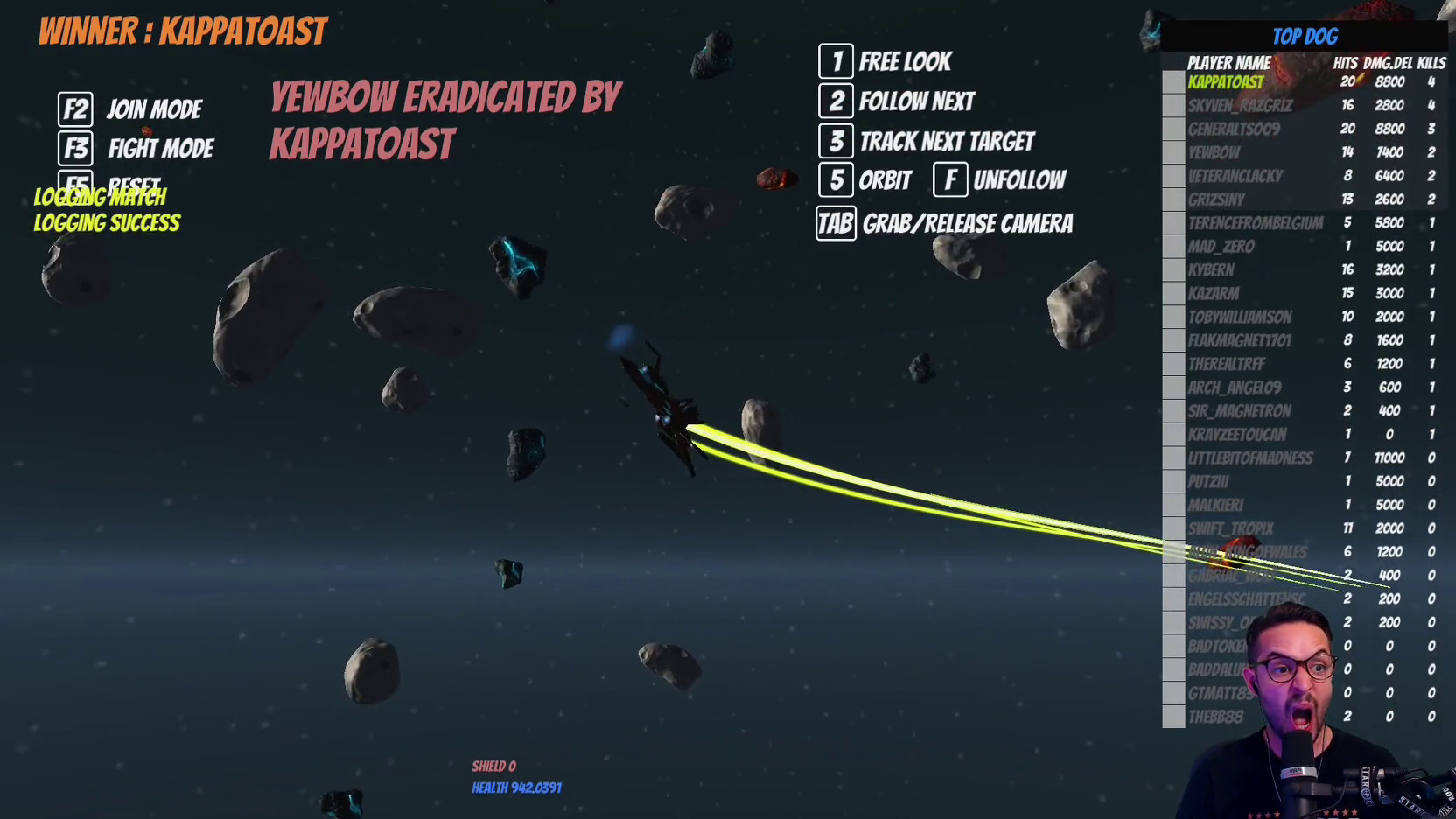1456x819 pixels.
Task: Sort leaderboard by the DMG.DEL column
Action: pos(1387,62)
